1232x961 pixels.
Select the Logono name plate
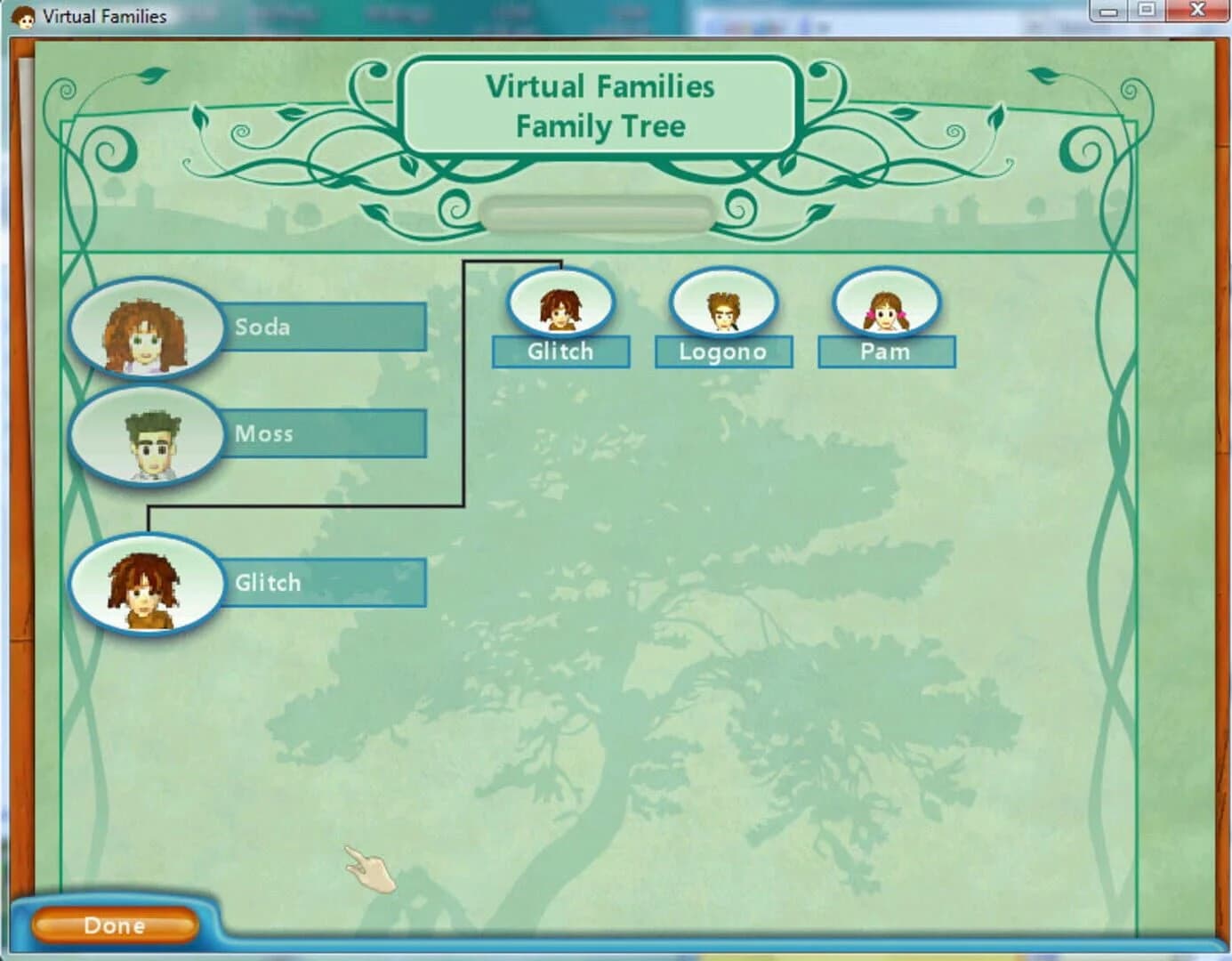[x=724, y=351]
